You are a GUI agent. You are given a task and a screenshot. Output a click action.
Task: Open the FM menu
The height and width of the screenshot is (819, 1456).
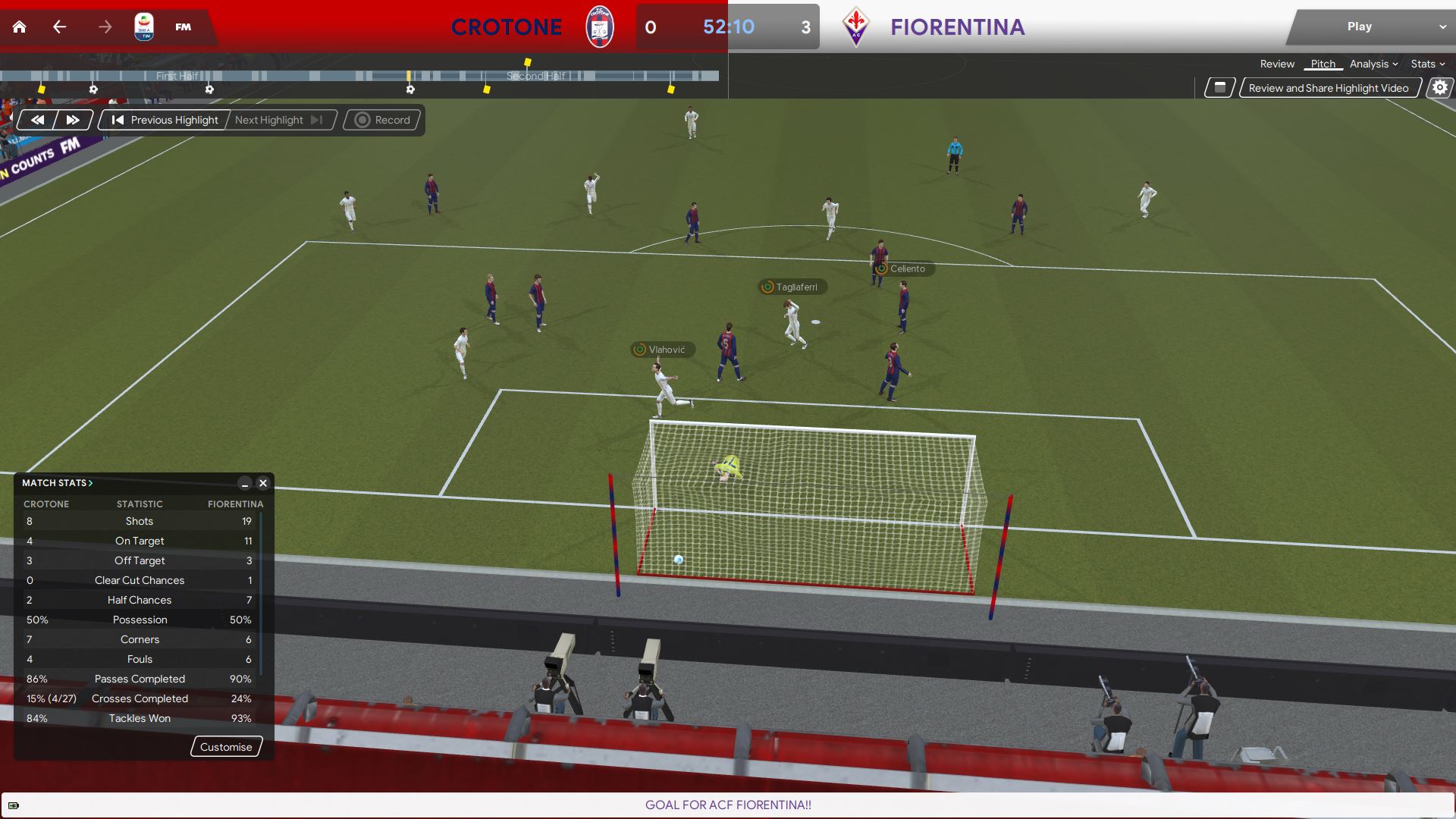click(x=183, y=27)
